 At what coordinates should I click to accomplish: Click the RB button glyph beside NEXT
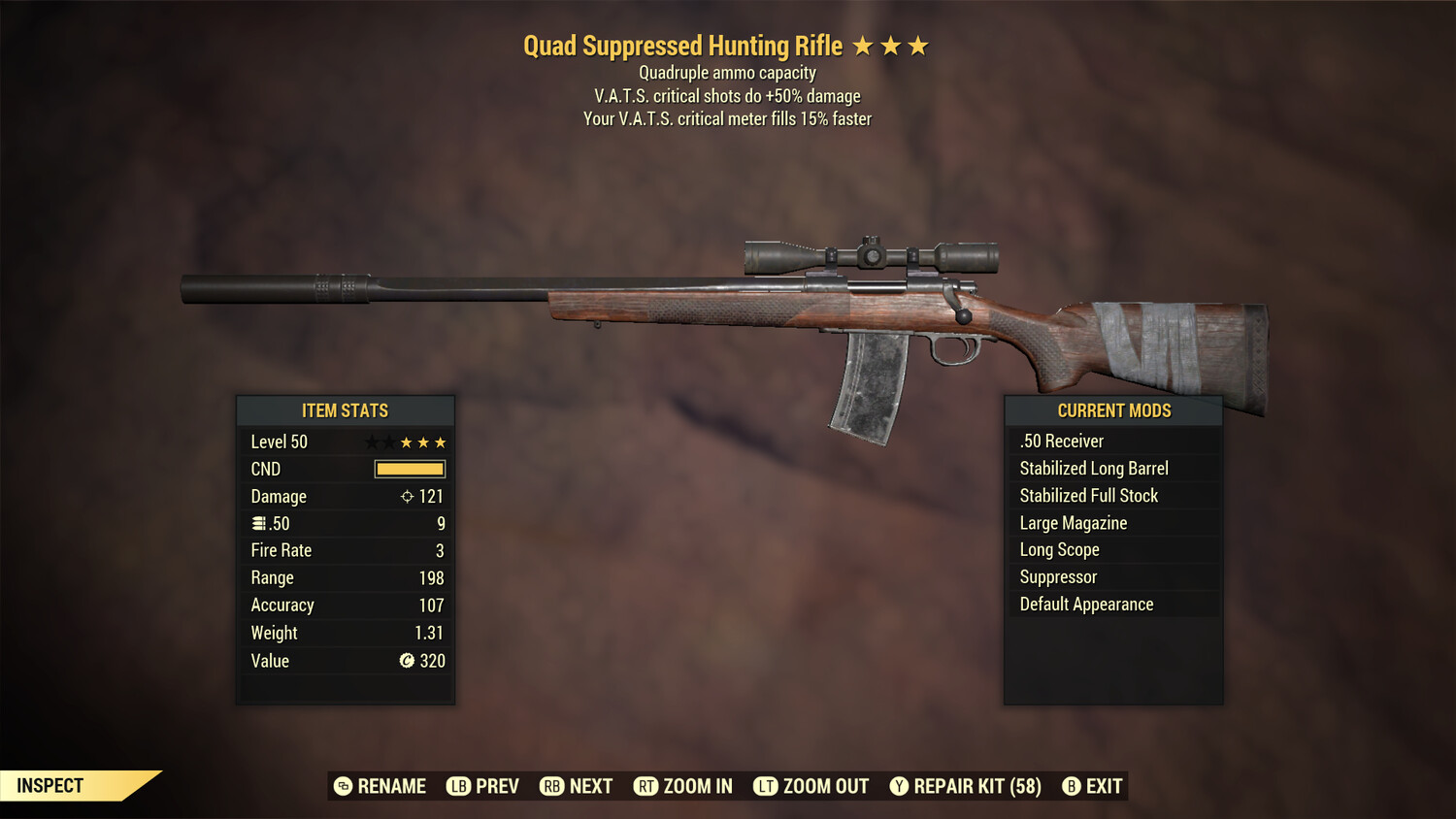coord(552,786)
